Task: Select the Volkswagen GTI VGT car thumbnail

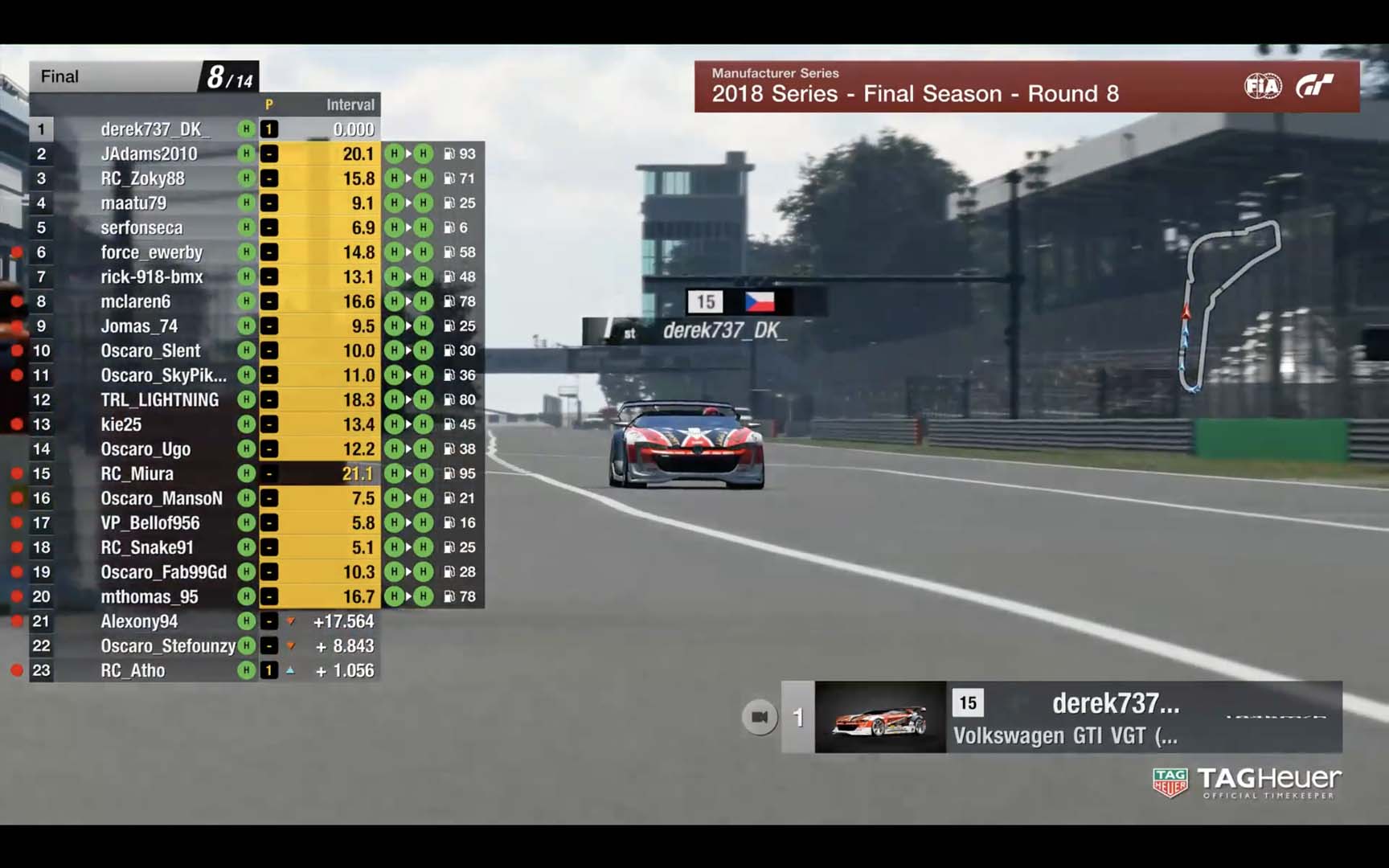Action: [x=880, y=718]
